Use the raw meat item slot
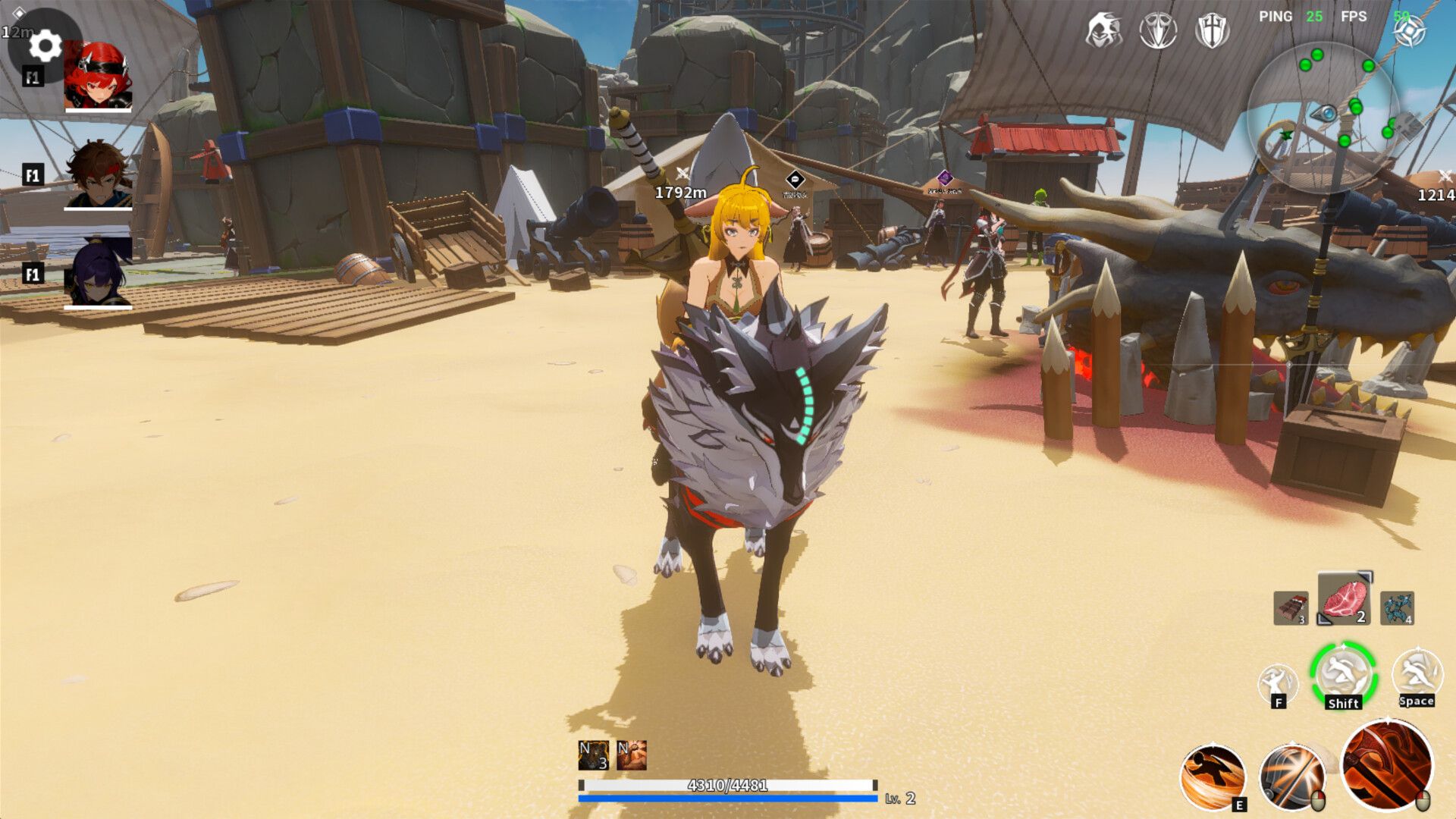Screen dimensions: 1456x819 click(x=1345, y=599)
